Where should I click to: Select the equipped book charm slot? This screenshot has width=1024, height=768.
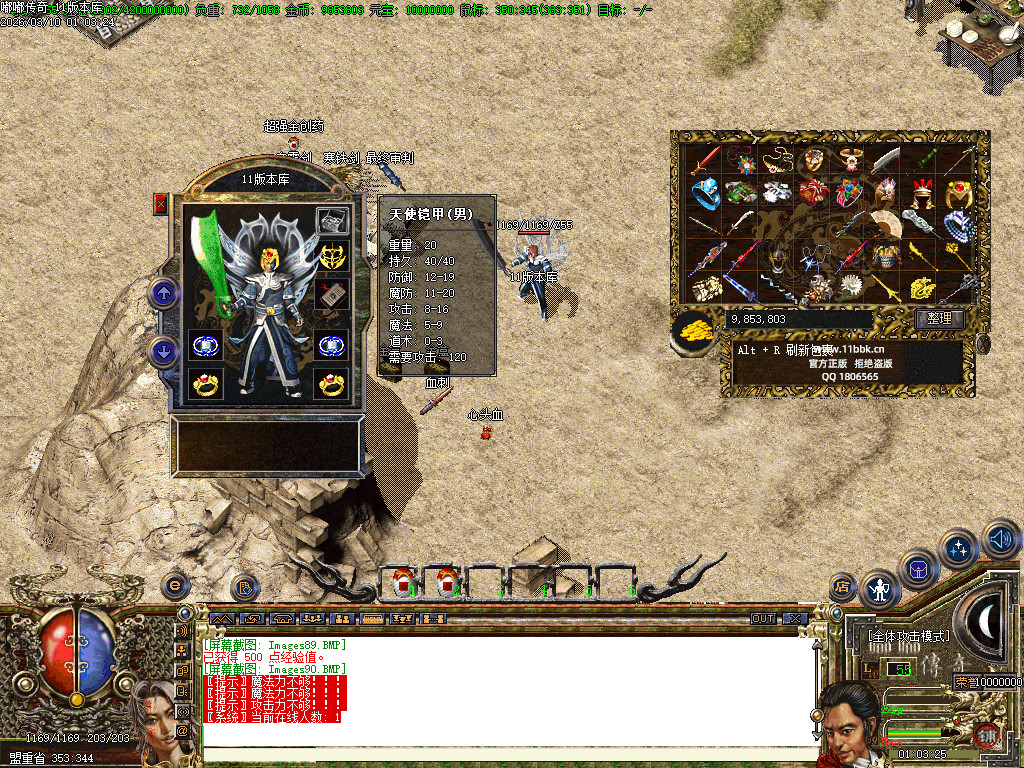332,295
